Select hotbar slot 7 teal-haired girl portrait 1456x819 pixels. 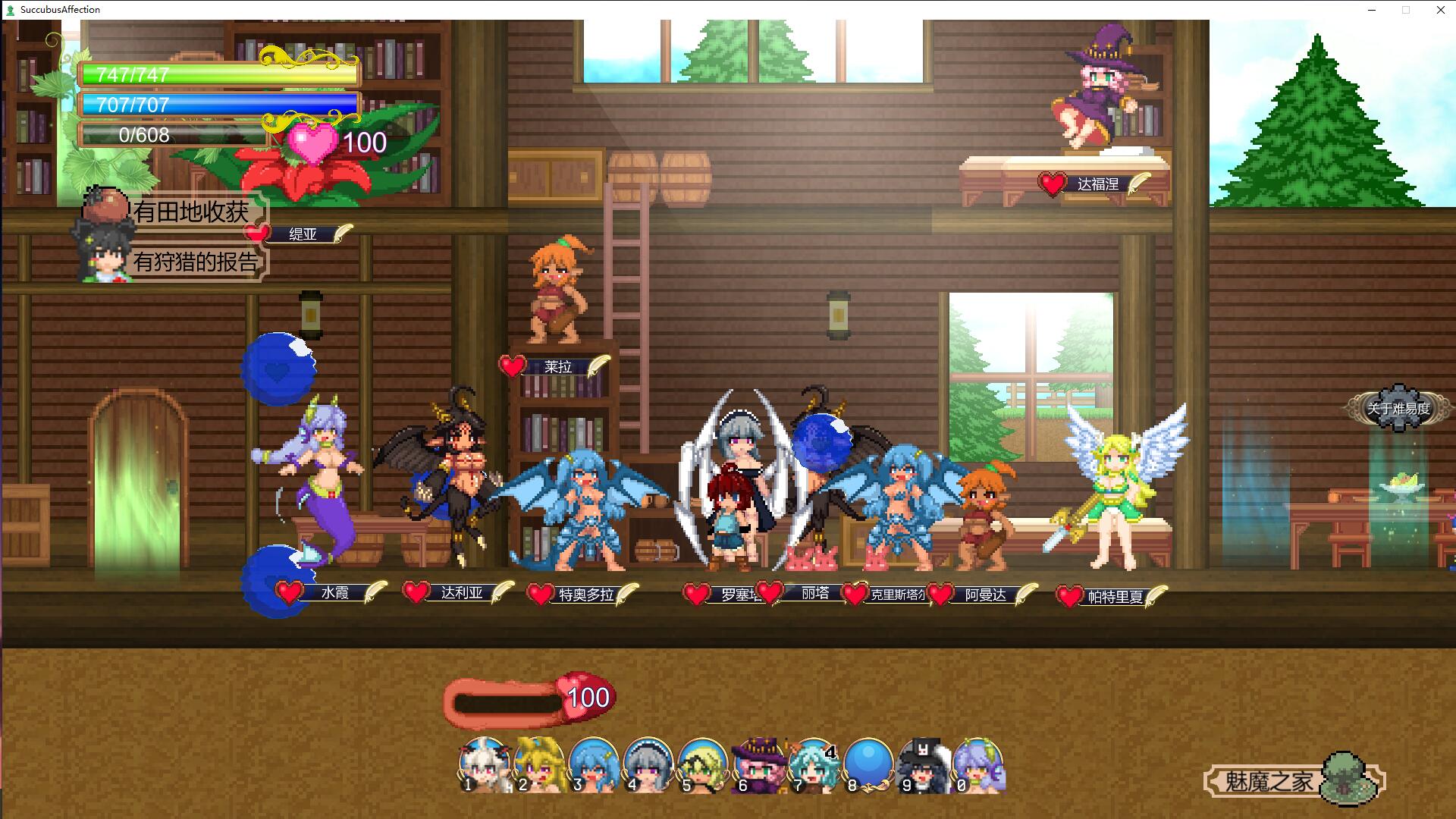(x=813, y=765)
